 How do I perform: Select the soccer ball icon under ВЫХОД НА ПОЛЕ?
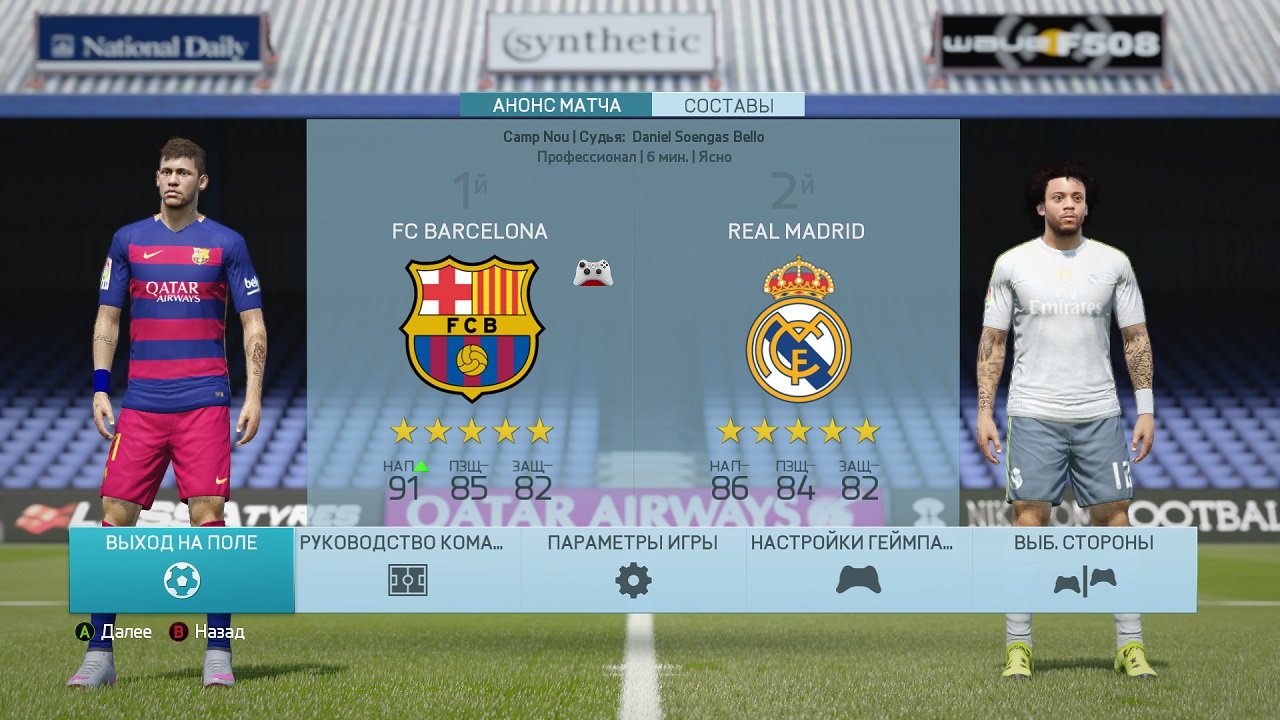180,580
